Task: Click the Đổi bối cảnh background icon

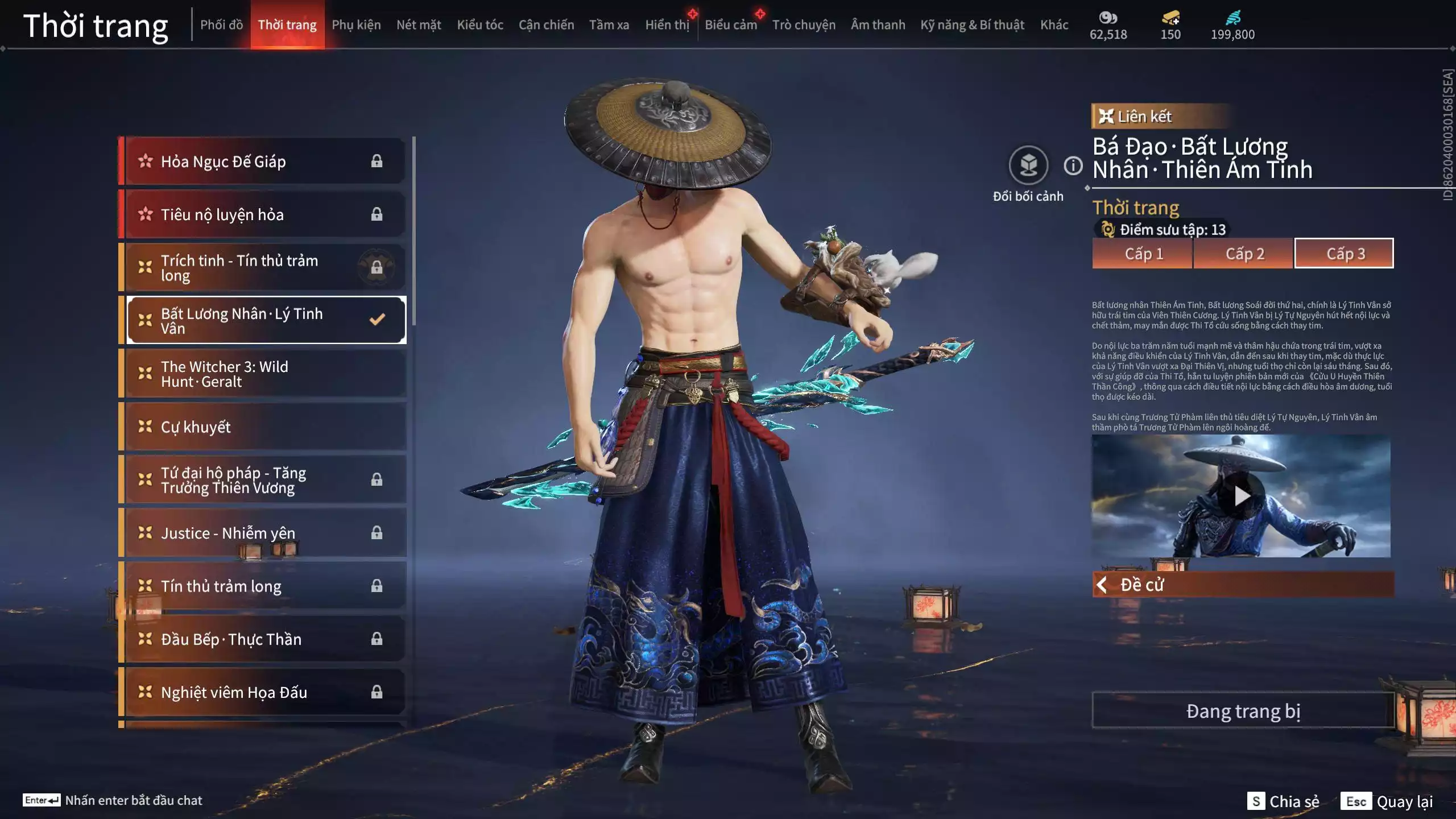Action: (1028, 166)
